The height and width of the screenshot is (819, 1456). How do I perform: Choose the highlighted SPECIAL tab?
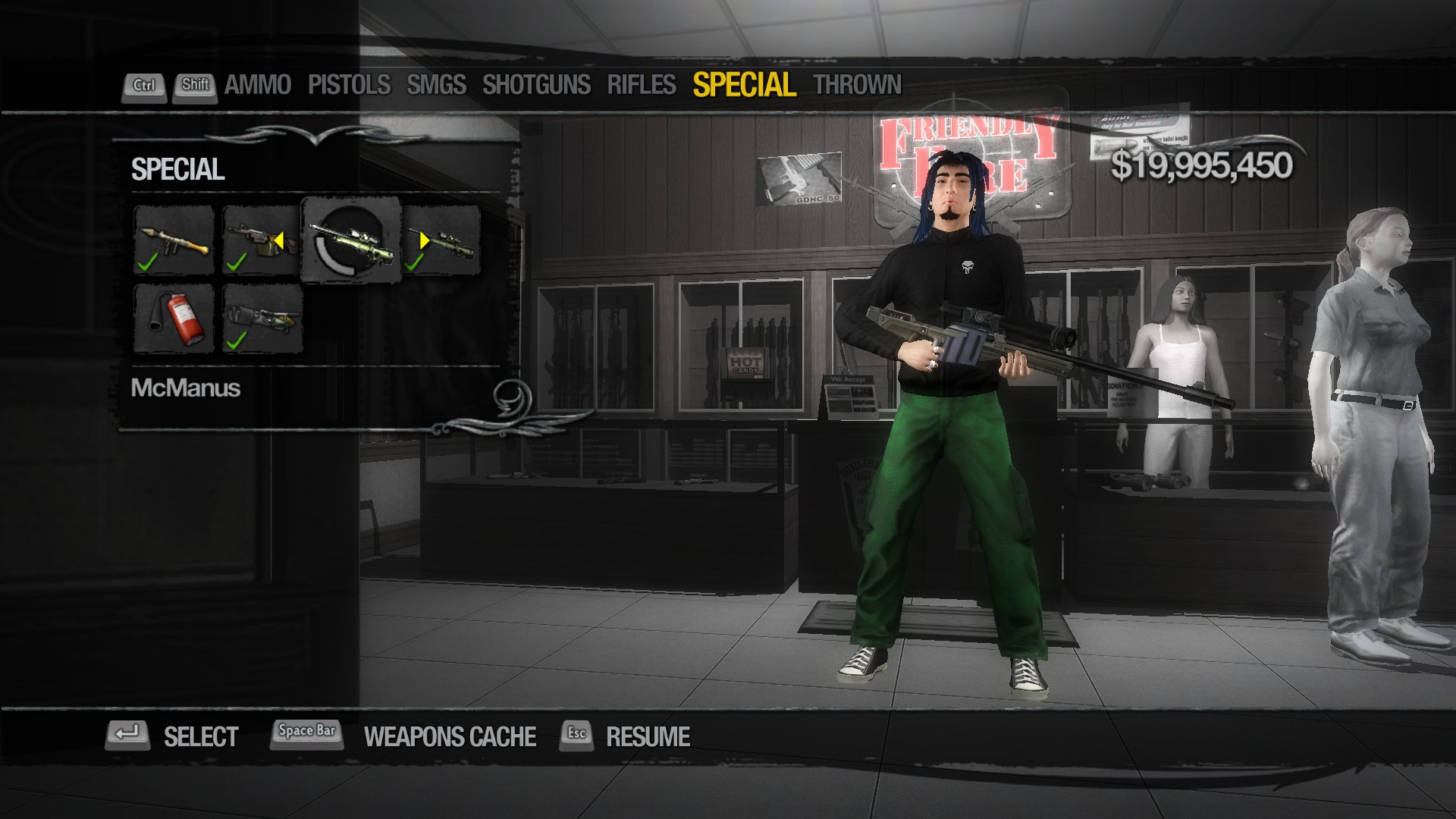pos(744,85)
